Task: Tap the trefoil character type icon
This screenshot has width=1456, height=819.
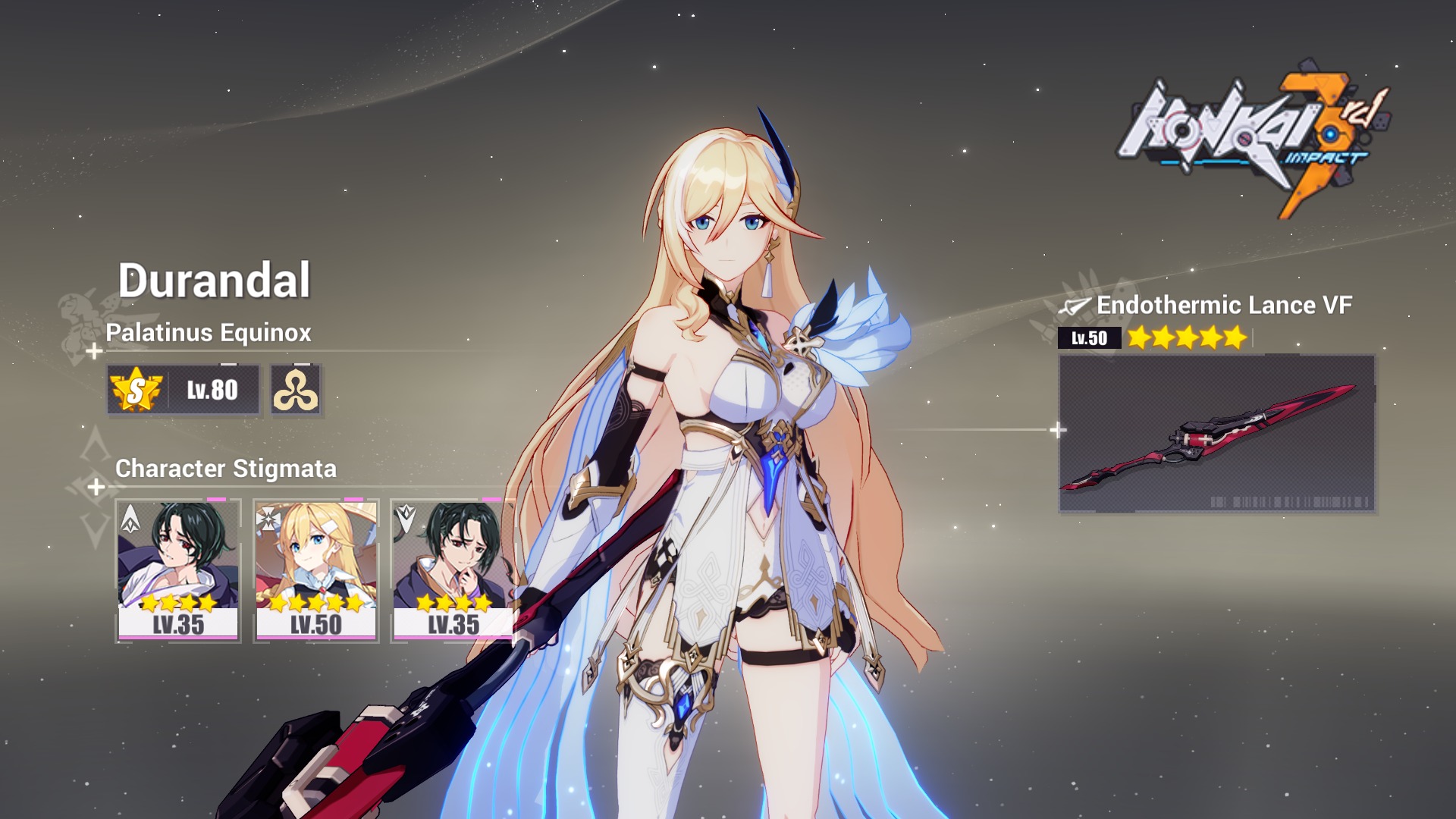Action: [296, 390]
